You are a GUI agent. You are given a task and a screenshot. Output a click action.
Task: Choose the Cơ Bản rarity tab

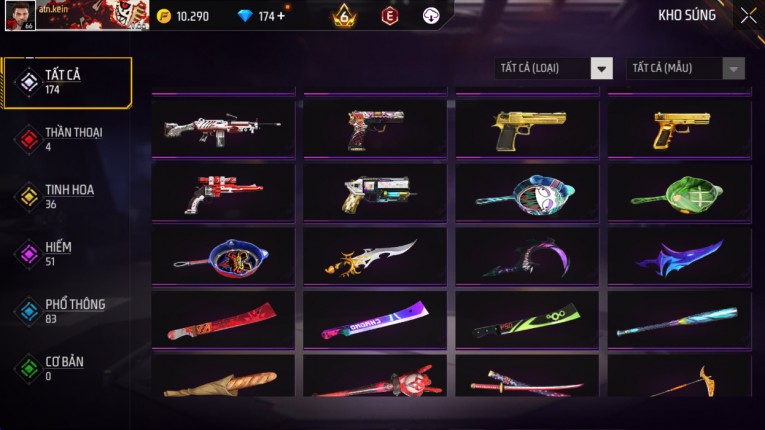[68, 368]
